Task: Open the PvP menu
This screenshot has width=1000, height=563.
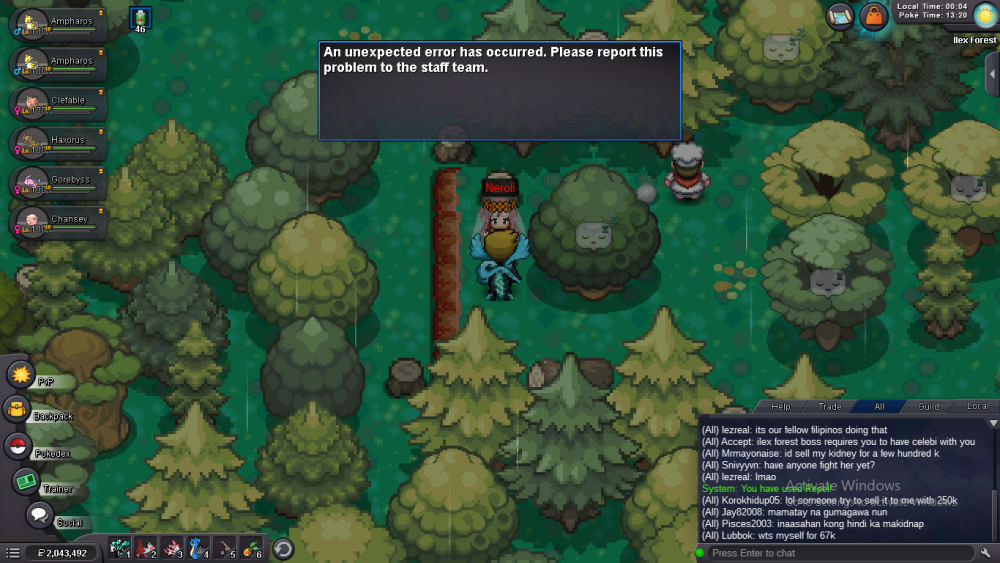Action: tap(22, 375)
